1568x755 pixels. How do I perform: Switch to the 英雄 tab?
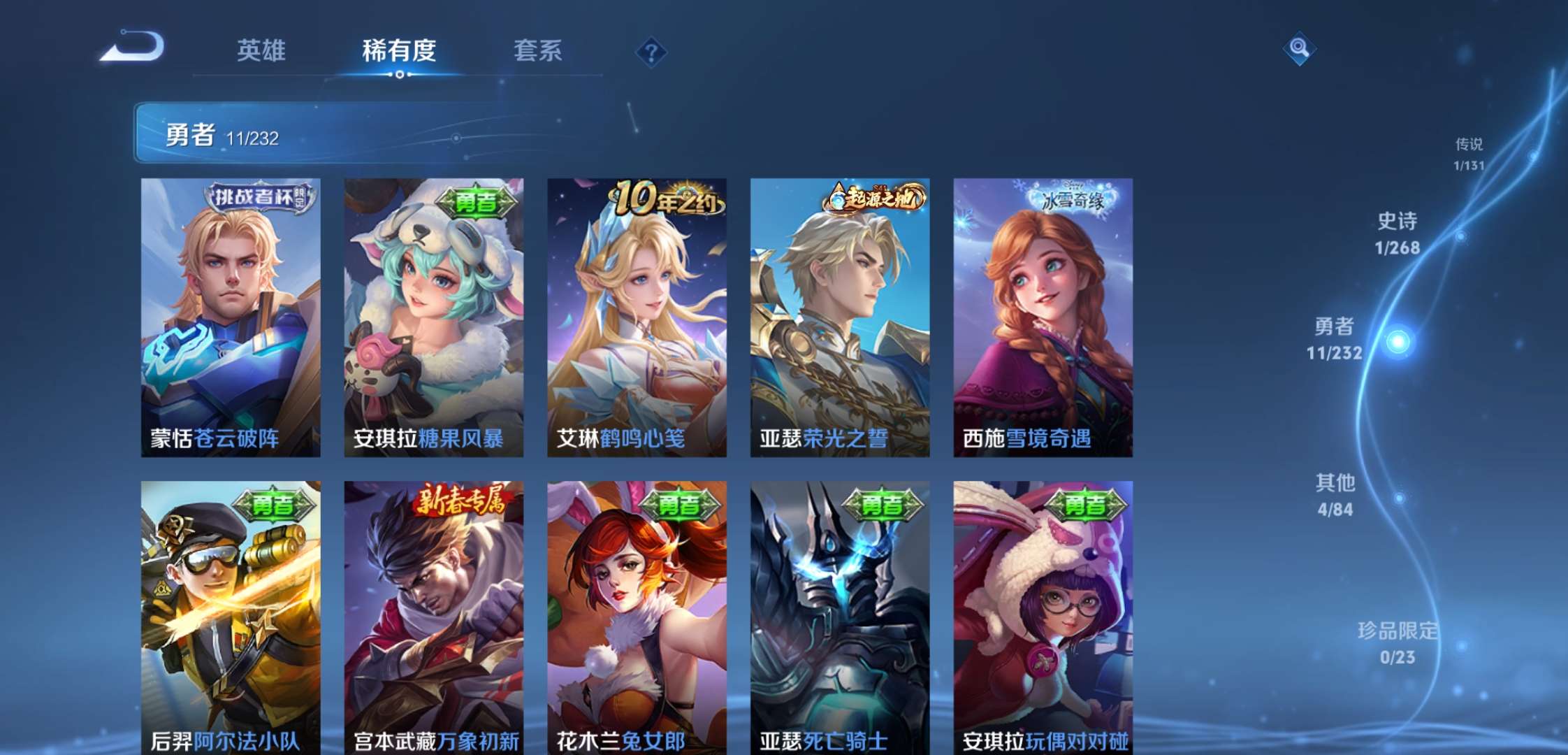tap(261, 51)
